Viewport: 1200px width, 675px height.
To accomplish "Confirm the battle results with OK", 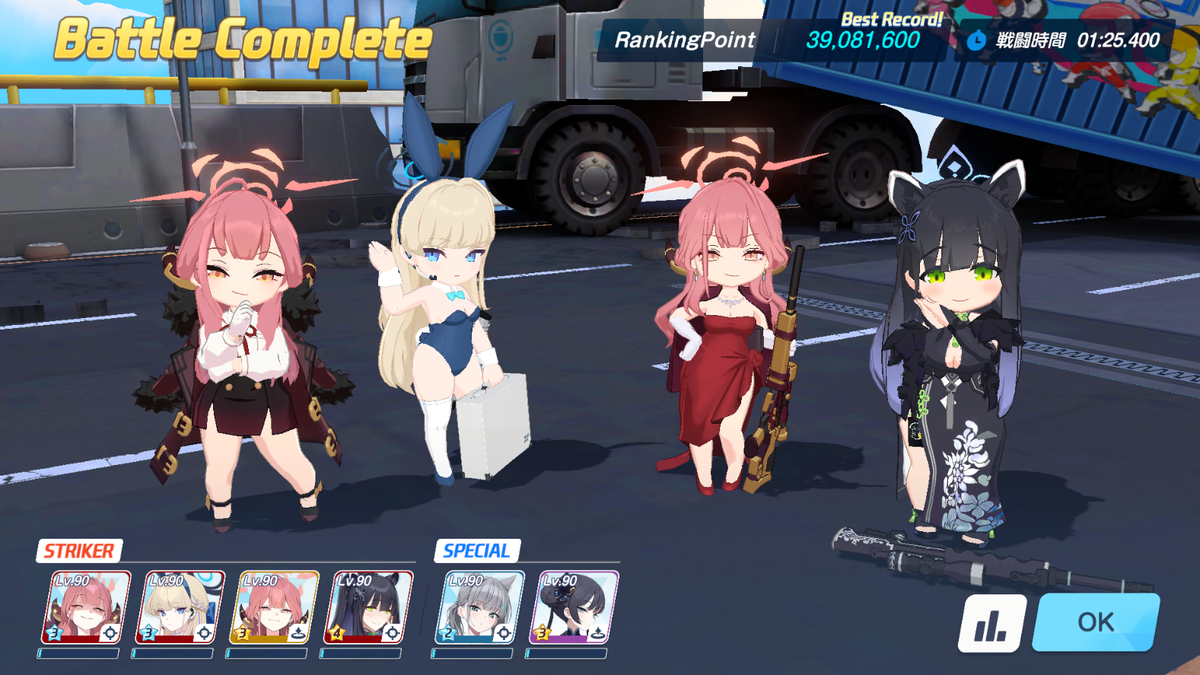I will 1095,622.
